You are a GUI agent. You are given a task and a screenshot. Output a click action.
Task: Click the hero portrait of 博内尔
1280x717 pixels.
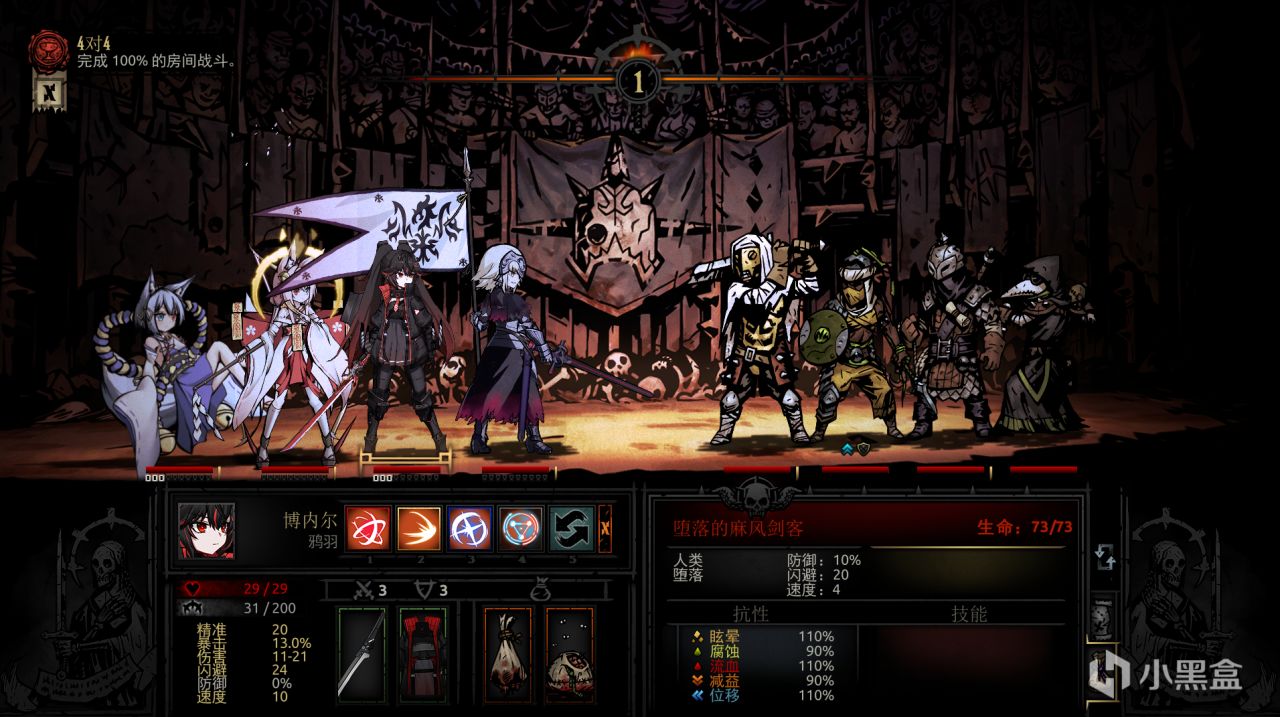tap(207, 530)
